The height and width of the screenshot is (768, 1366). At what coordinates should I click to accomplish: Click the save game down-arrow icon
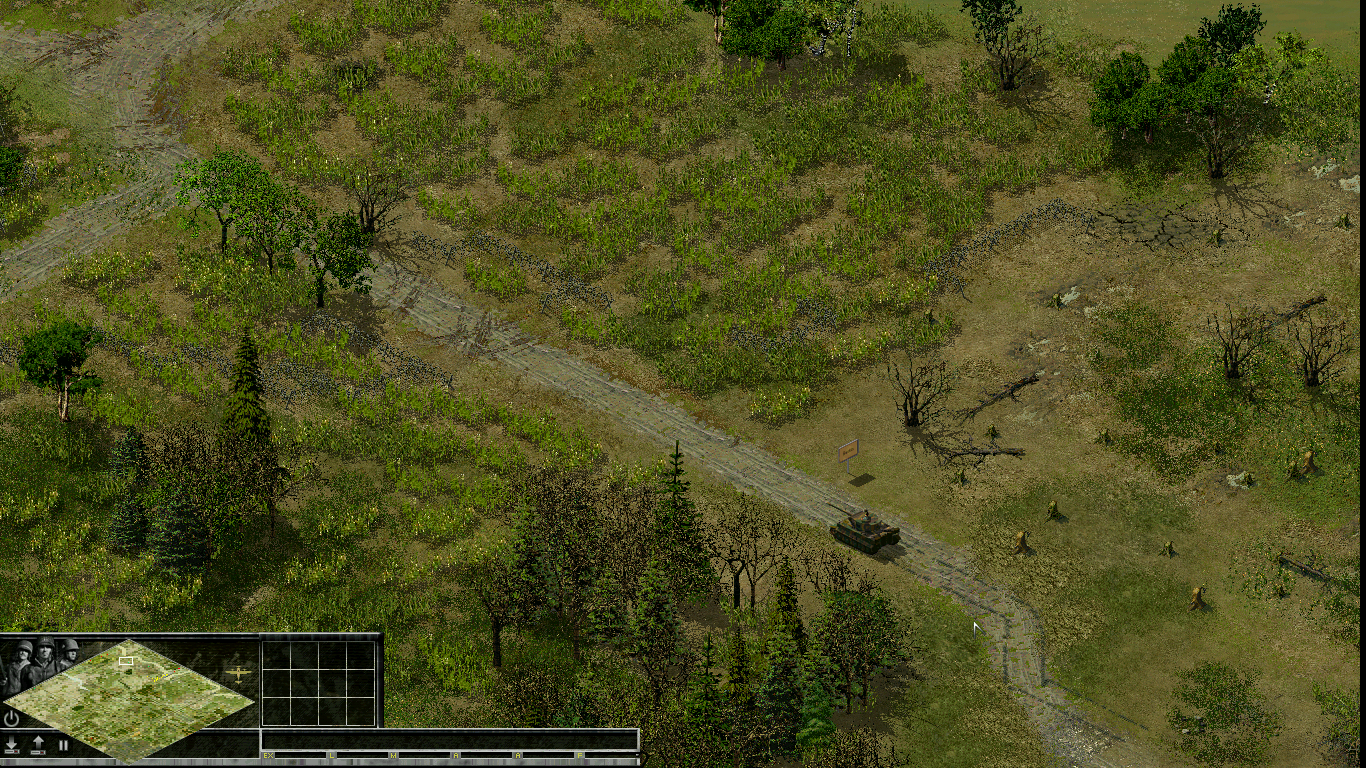(12, 743)
